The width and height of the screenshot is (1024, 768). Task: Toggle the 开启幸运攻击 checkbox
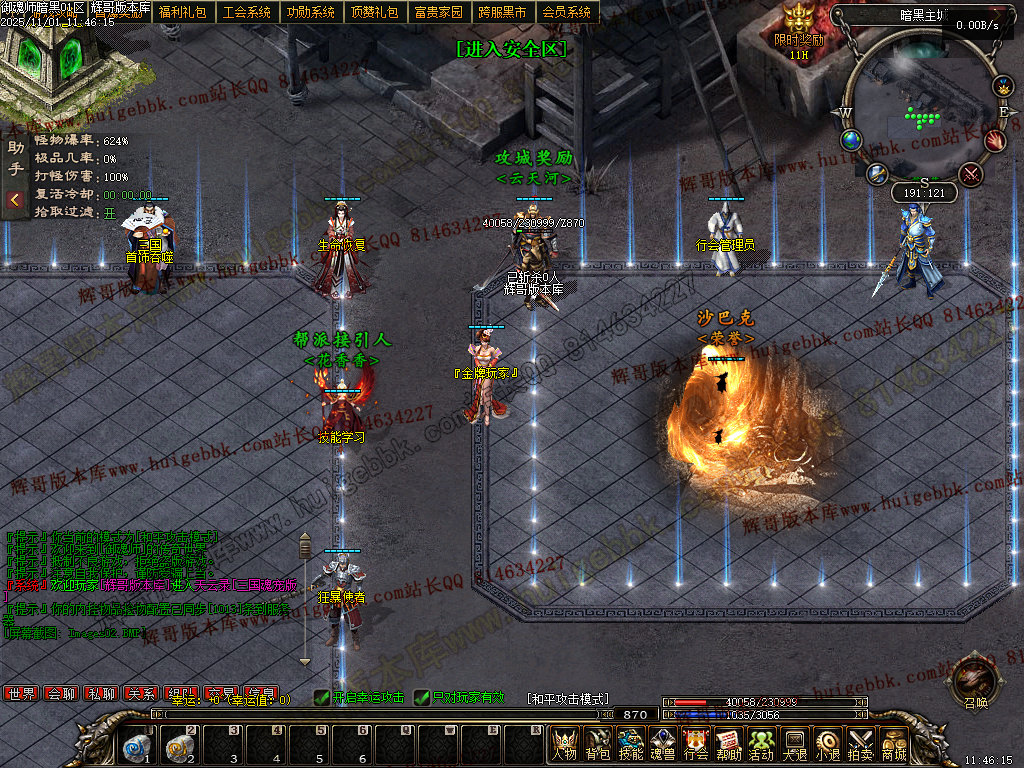tap(322, 697)
